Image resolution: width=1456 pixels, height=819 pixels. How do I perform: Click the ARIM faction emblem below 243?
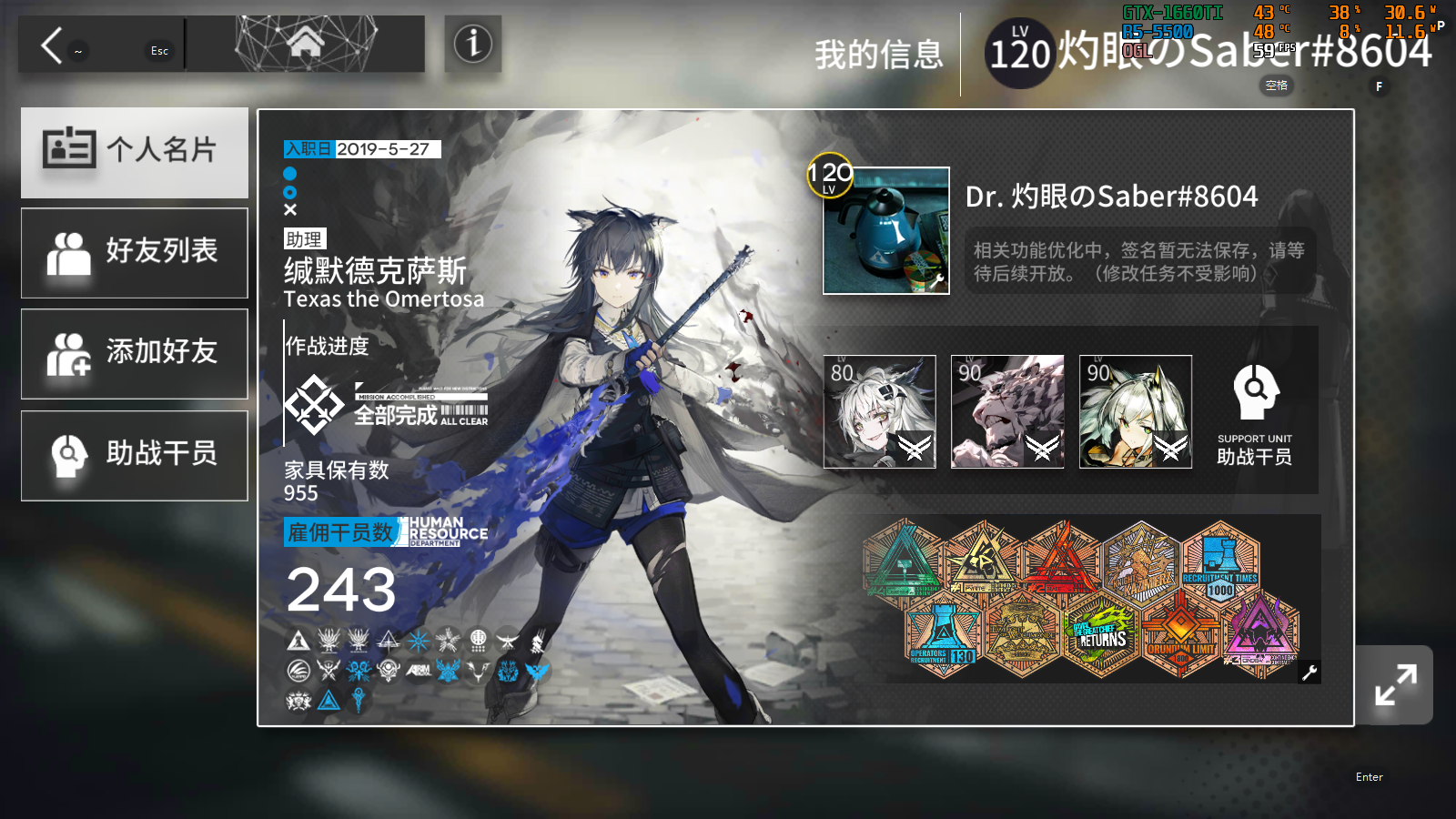coord(419,671)
